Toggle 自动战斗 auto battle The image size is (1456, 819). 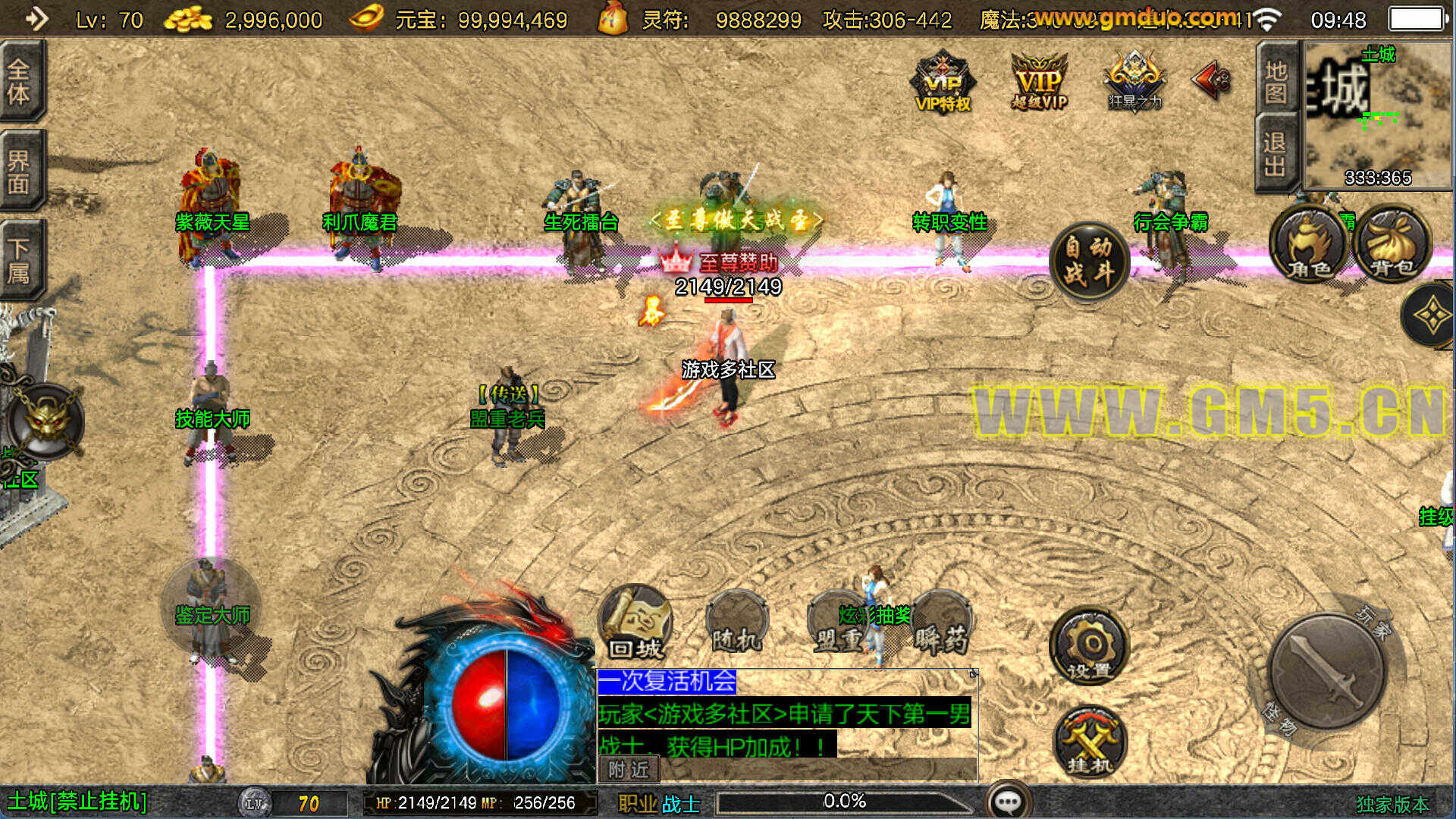point(1090,261)
